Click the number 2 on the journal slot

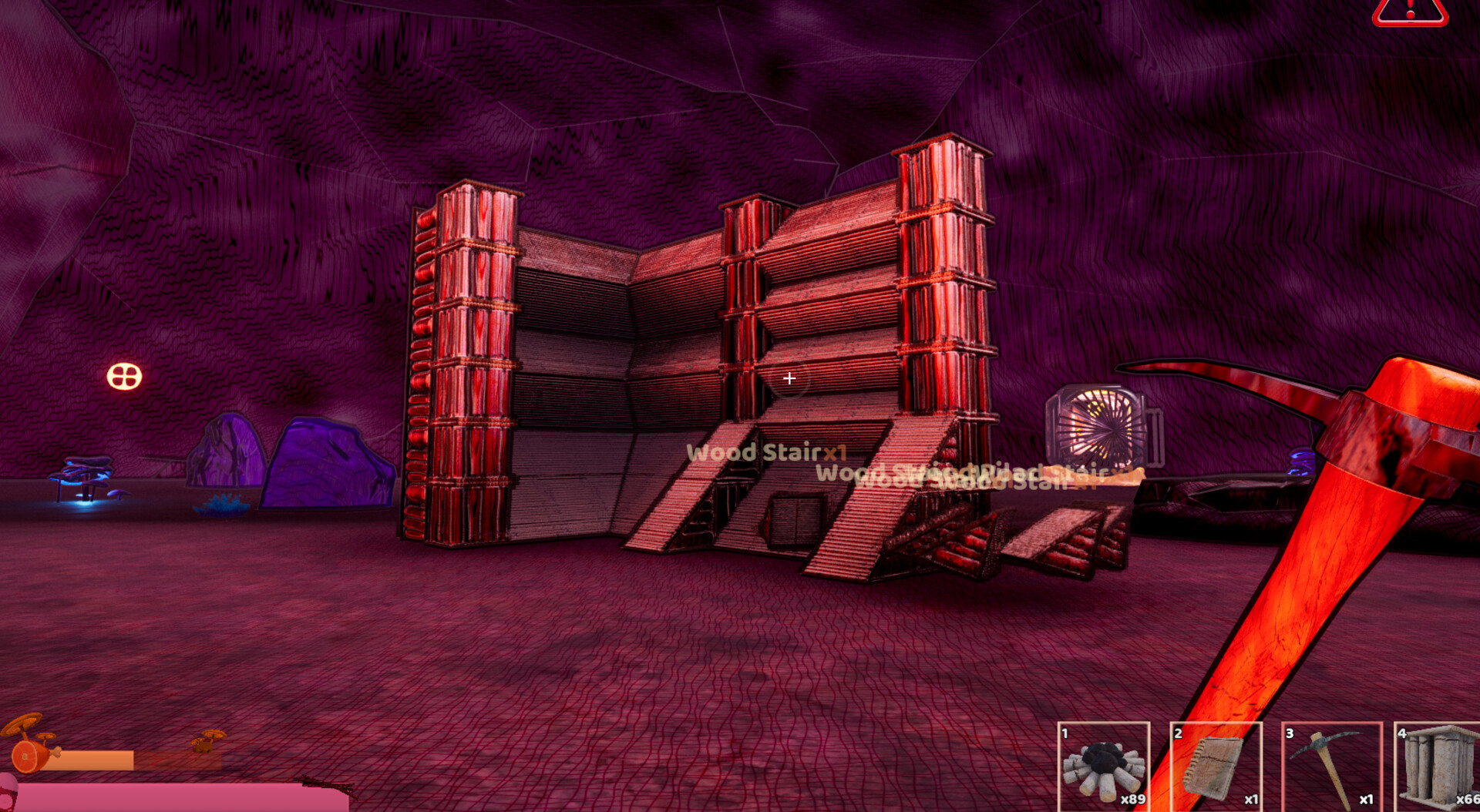(x=1179, y=735)
